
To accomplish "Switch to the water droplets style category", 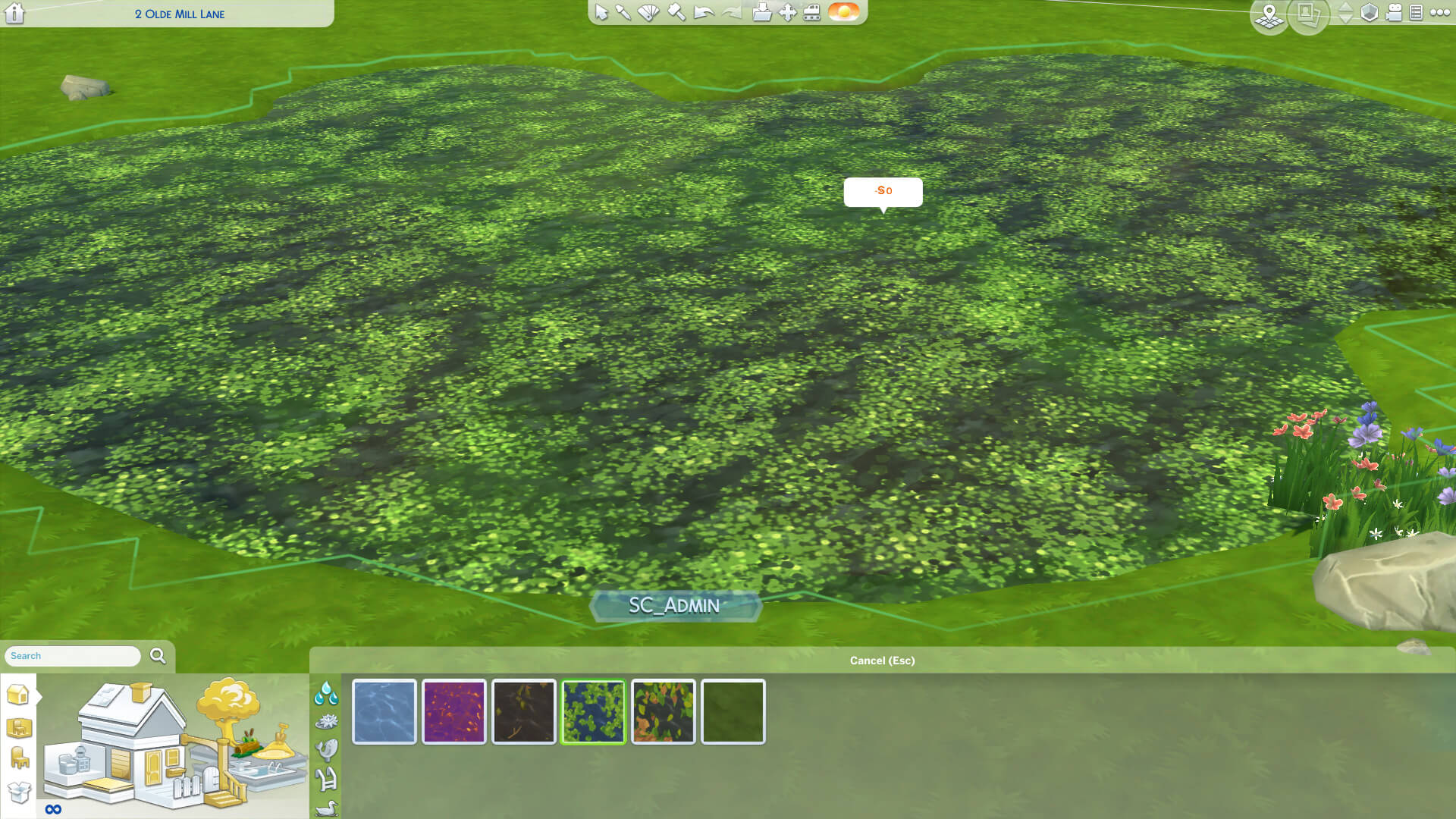I will 326,692.
